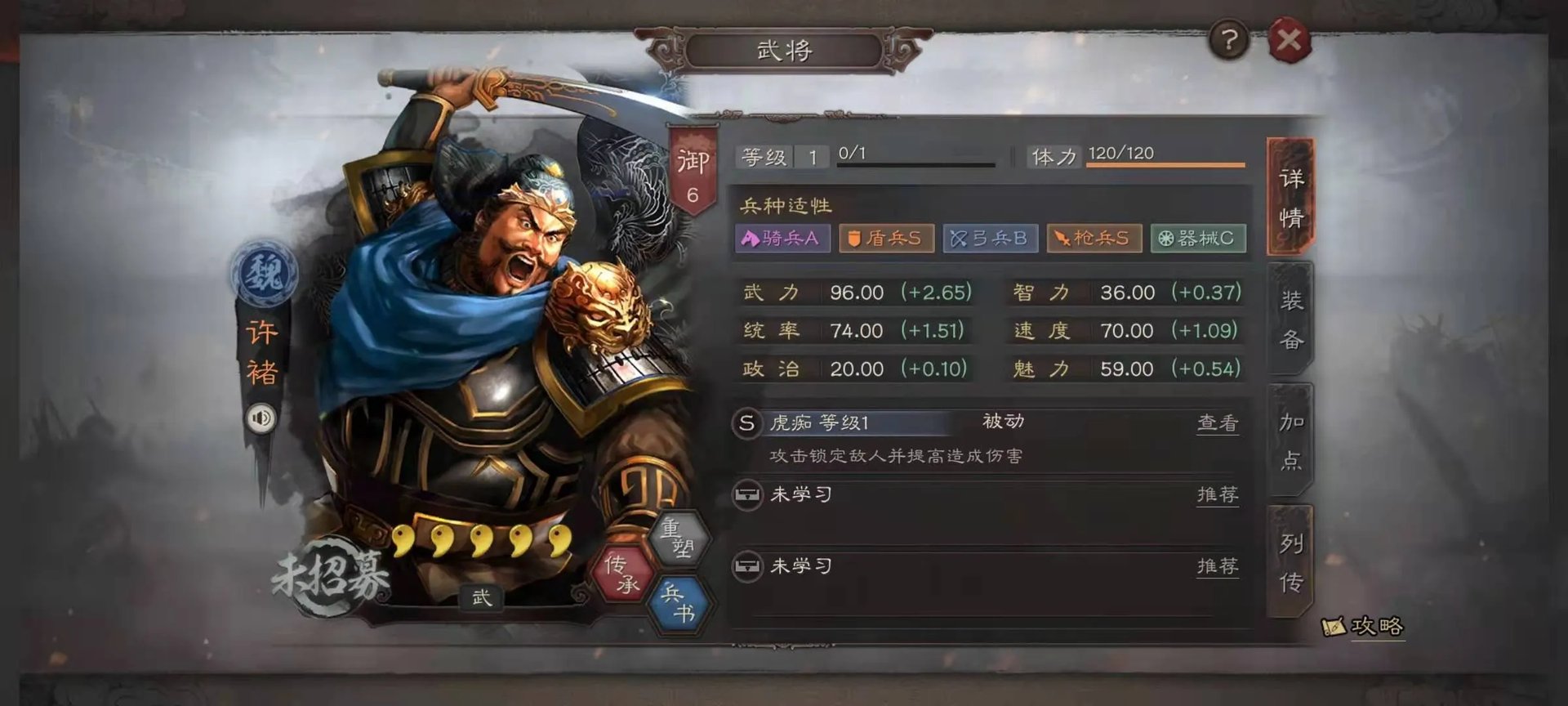Select the 枪兵S spearman adaptability icon
This screenshot has width=1568, height=706.
click(x=1094, y=238)
